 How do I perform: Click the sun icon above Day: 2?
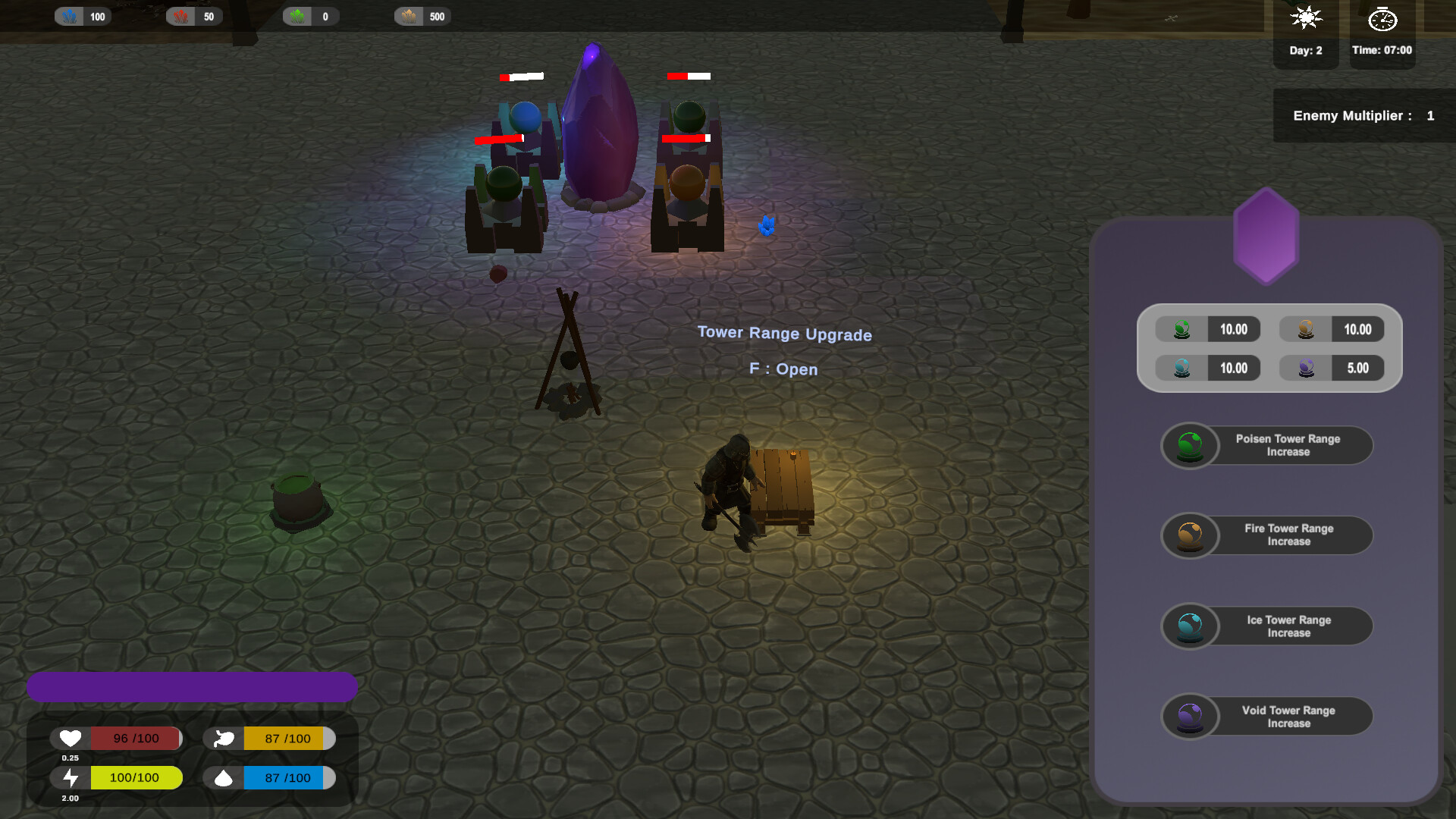pos(1305,20)
